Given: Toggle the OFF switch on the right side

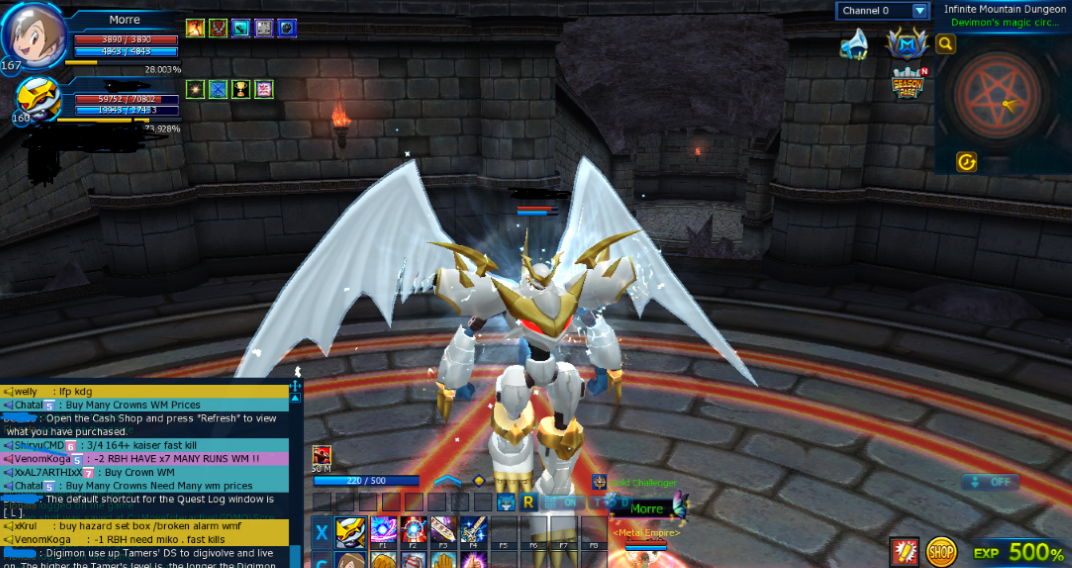Looking at the screenshot, I should [x=990, y=482].
